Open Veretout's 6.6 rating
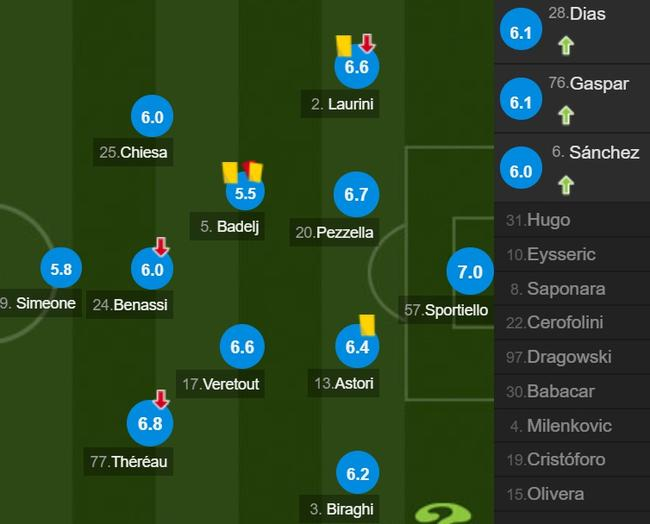Image resolution: width=650 pixels, height=524 pixels. click(x=243, y=348)
